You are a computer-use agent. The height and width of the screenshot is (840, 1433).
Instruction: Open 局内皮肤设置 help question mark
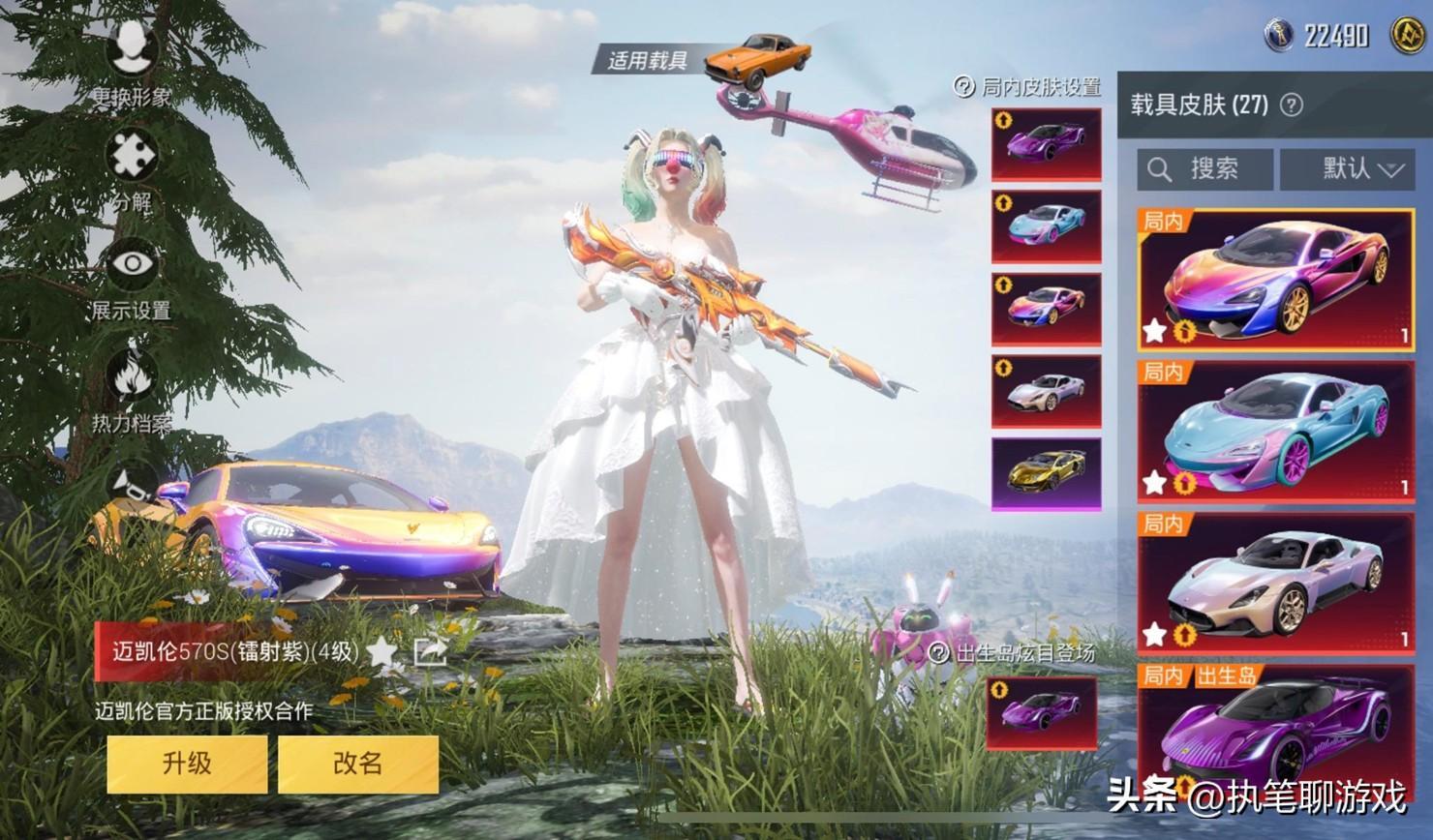964,87
